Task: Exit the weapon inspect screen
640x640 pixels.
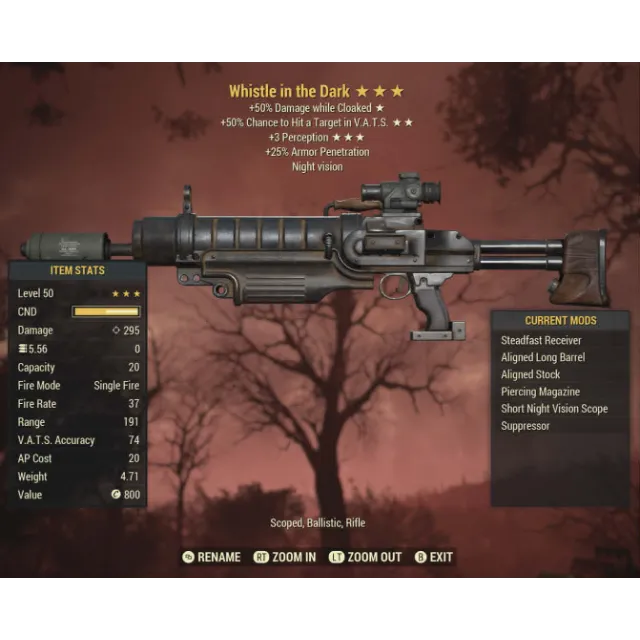Action: click(x=440, y=557)
